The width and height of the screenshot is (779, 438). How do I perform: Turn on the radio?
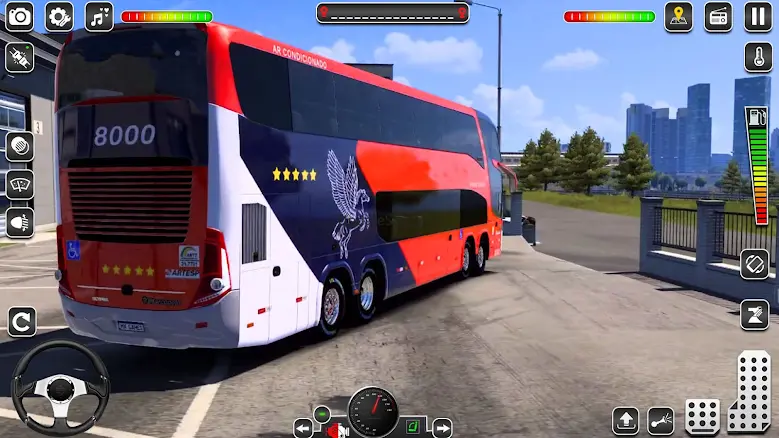(x=718, y=16)
